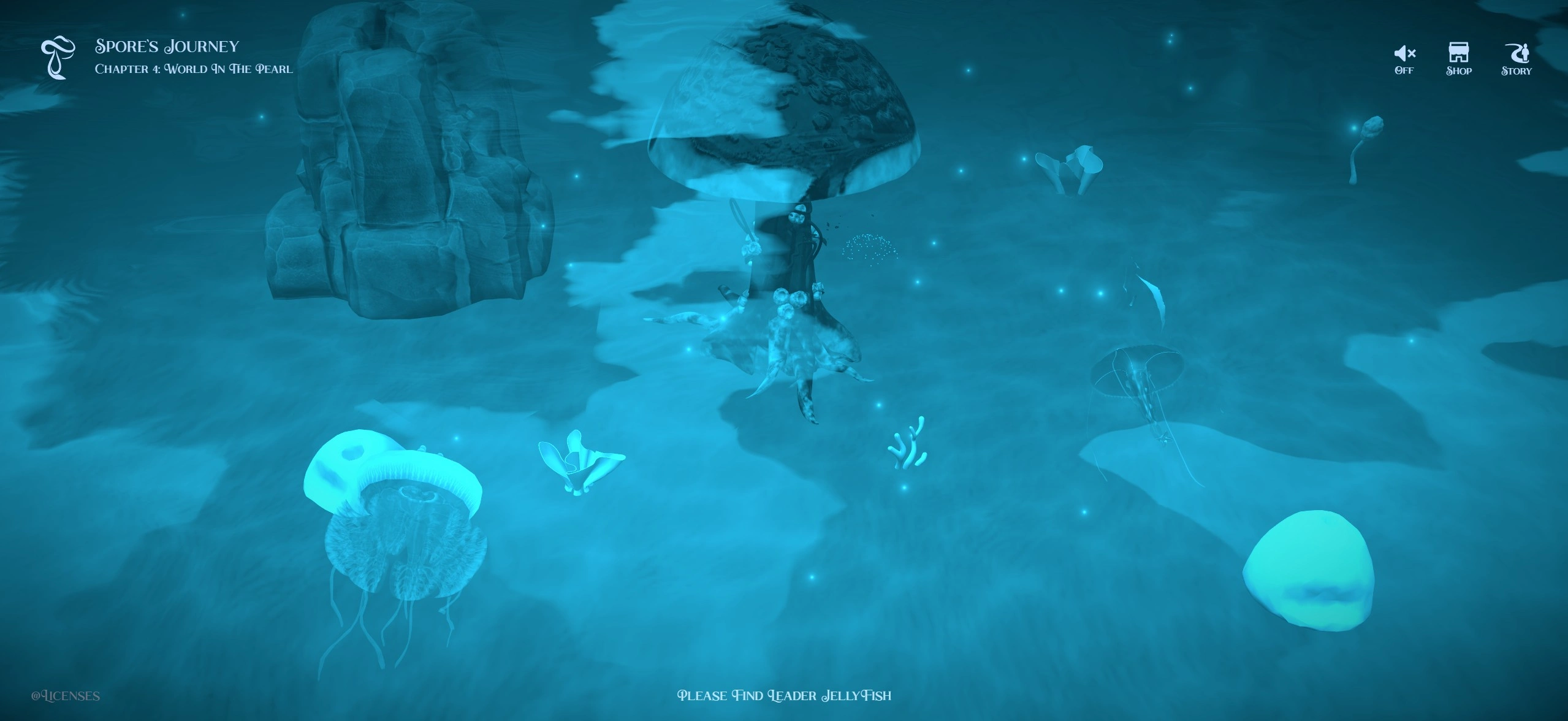Open the Story menu
The height and width of the screenshot is (721, 1568).
click(x=1516, y=59)
